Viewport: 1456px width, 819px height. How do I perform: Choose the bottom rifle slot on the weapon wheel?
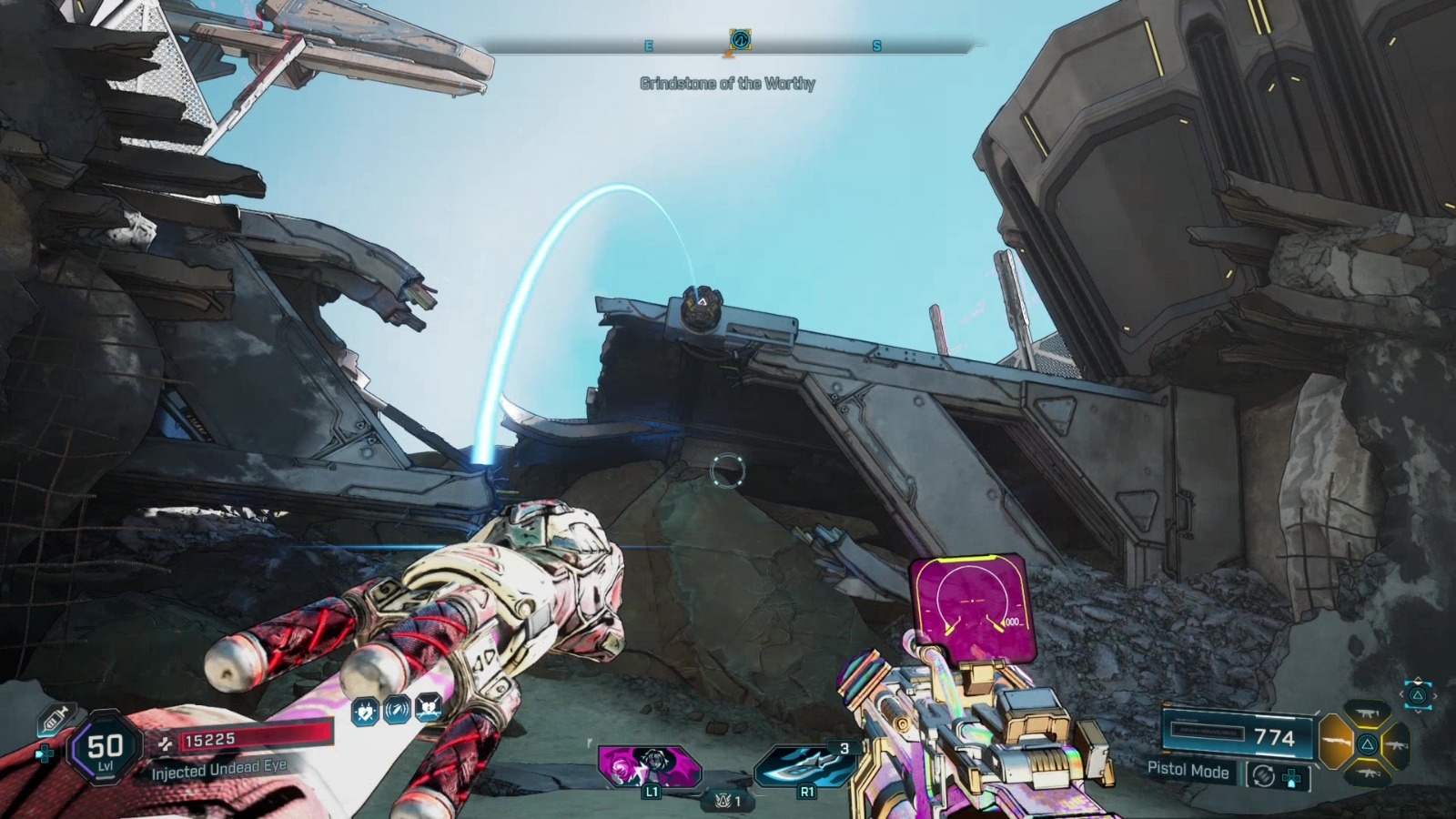tap(1368, 773)
